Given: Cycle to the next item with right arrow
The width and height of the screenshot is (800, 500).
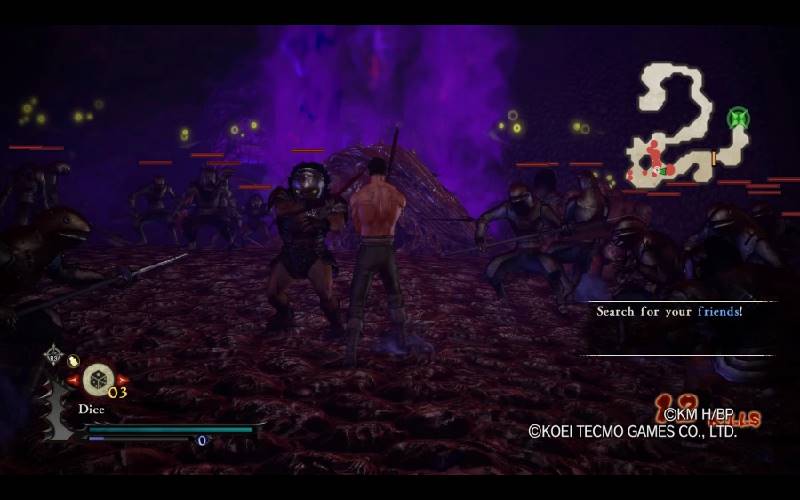Looking at the screenshot, I should (123, 380).
